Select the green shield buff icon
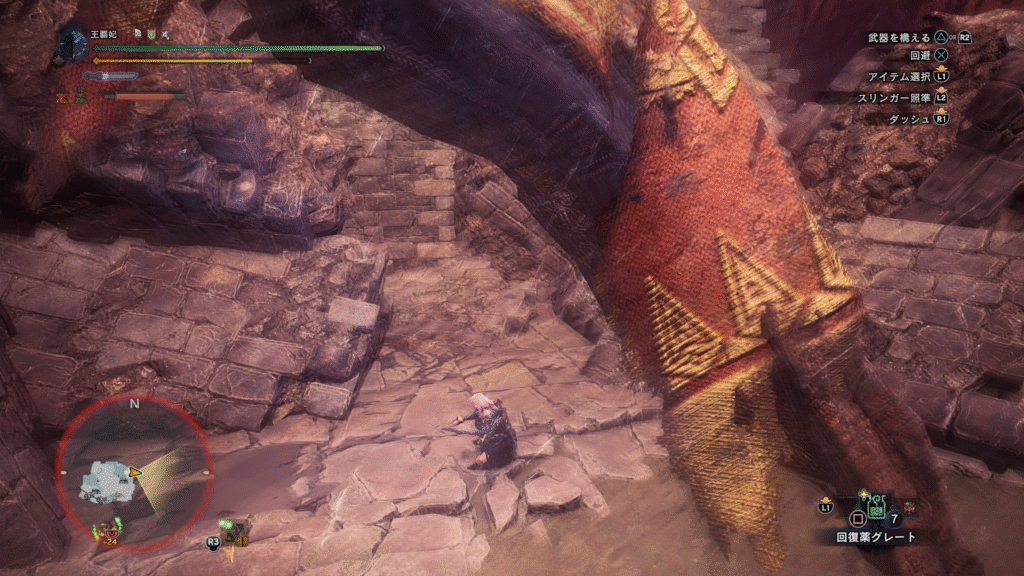This screenshot has height=576, width=1024. (150, 34)
